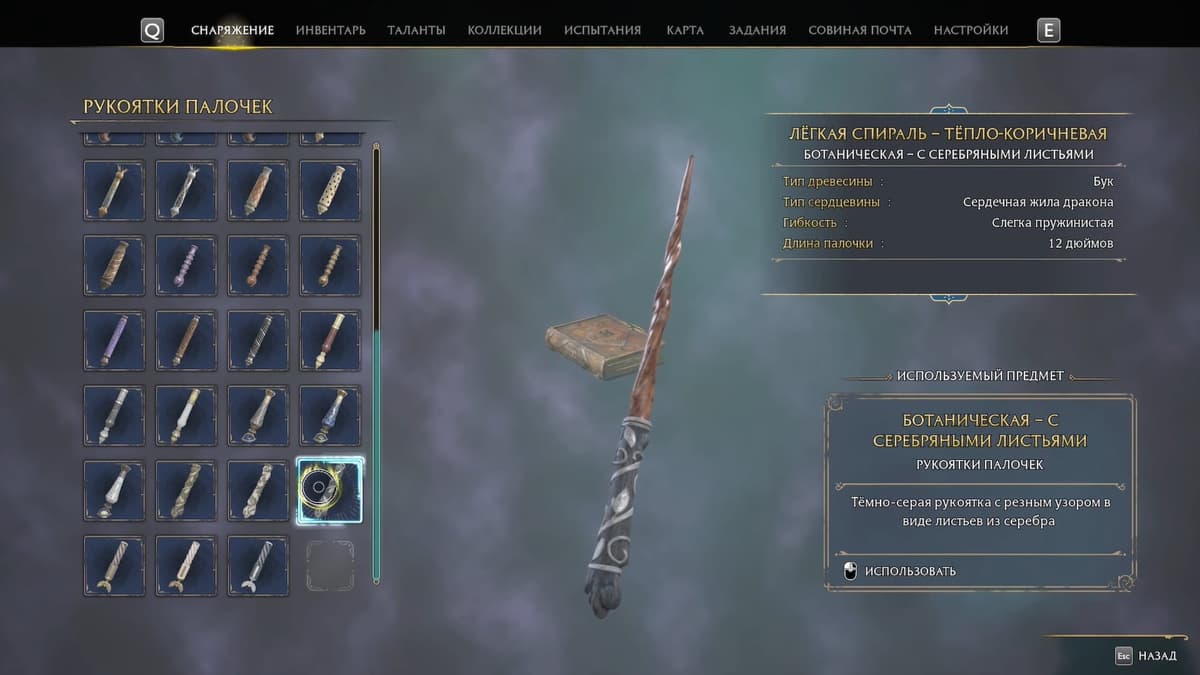The image size is (1200, 675).
Task: Choose the perforated ivory wand handle
Action: coord(330,190)
